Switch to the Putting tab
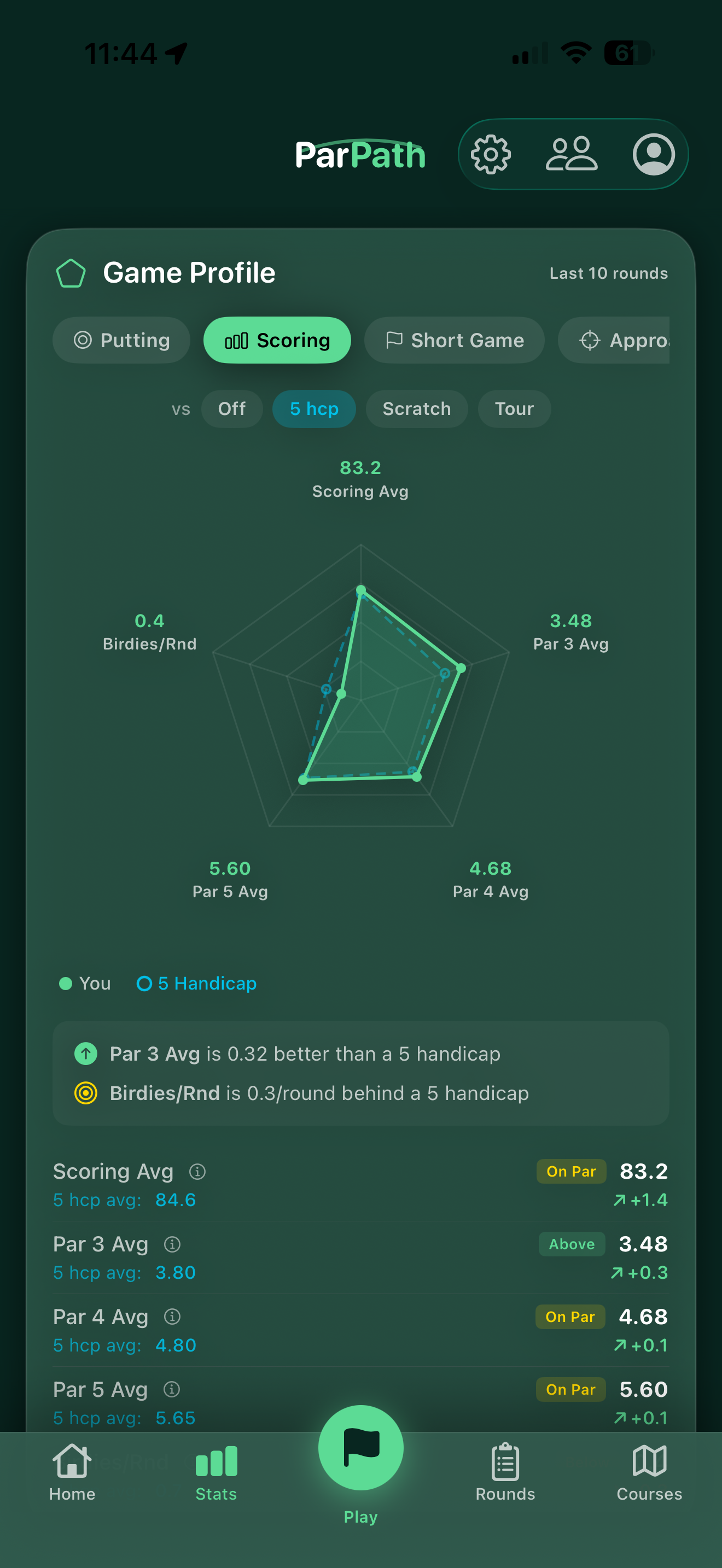This screenshot has height=1568, width=722. click(x=120, y=340)
